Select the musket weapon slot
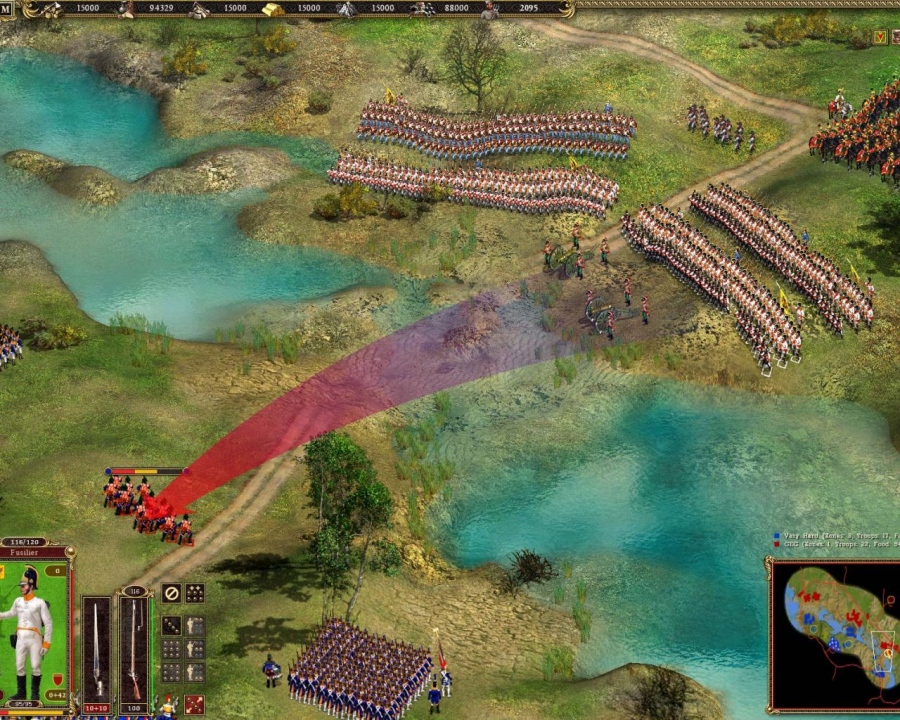 coord(134,648)
